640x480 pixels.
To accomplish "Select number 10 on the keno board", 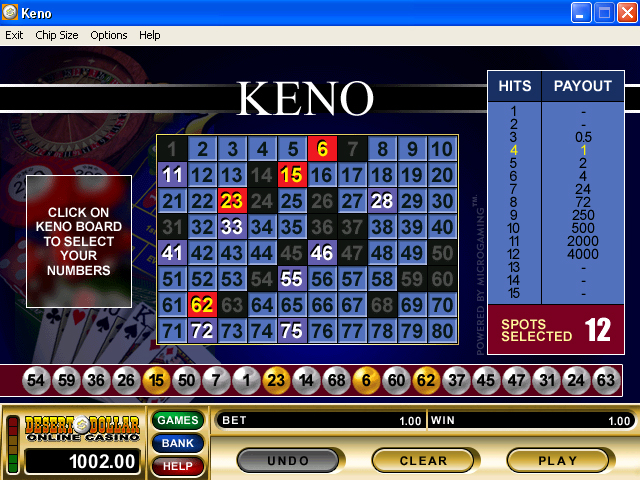I will [441, 149].
